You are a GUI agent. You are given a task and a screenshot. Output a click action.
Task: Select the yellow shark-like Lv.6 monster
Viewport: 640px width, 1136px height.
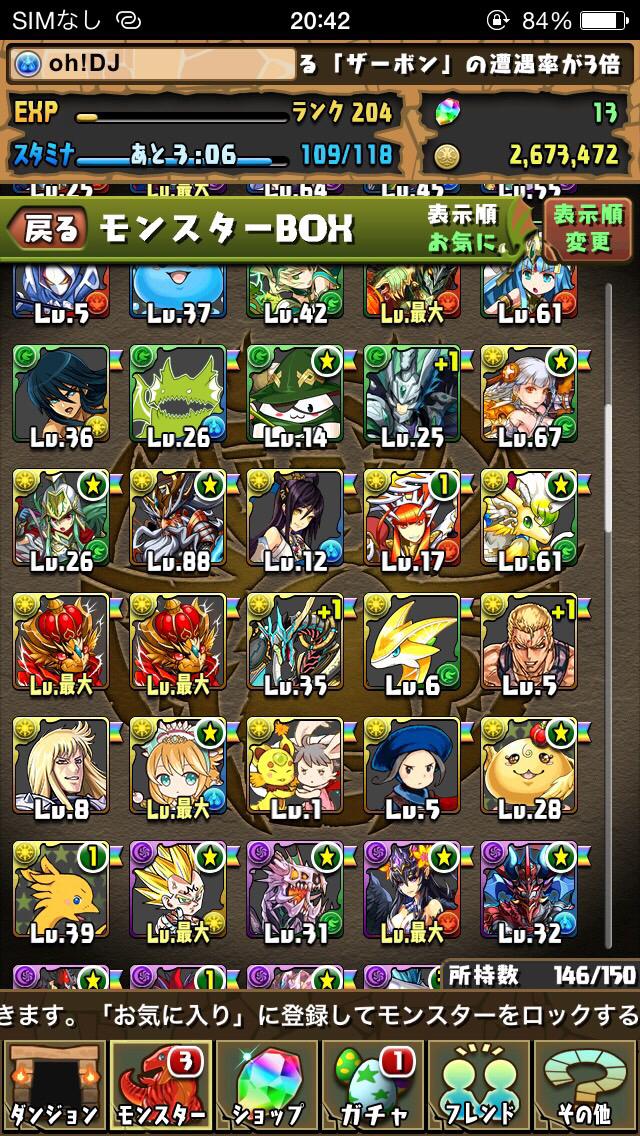[411, 641]
